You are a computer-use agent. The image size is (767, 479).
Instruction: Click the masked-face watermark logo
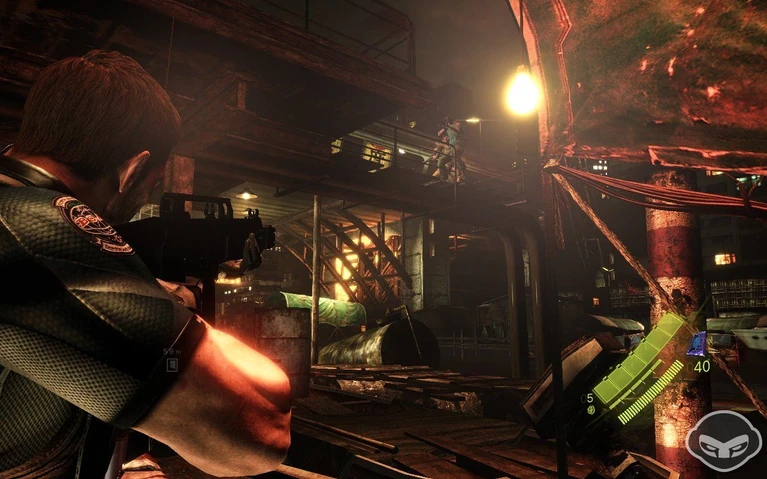(x=723, y=441)
